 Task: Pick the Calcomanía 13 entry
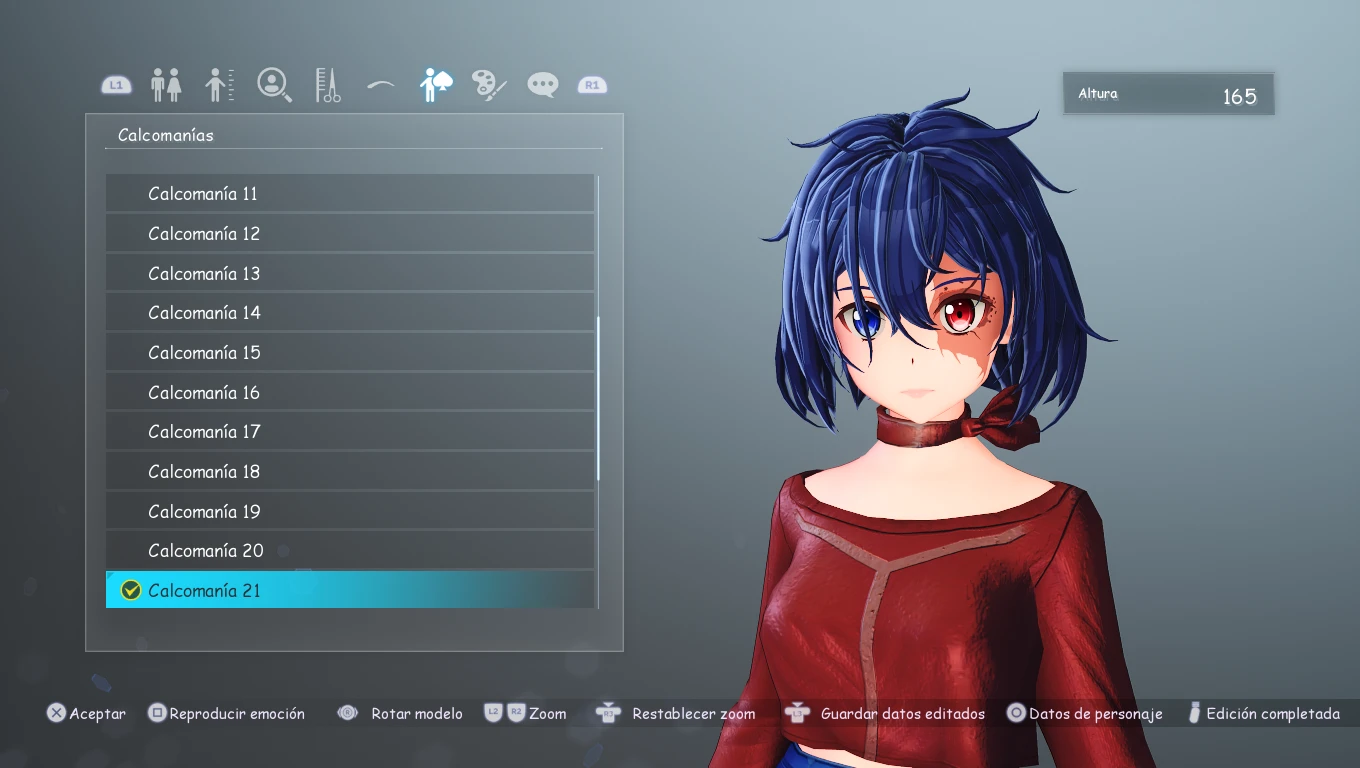click(x=350, y=273)
